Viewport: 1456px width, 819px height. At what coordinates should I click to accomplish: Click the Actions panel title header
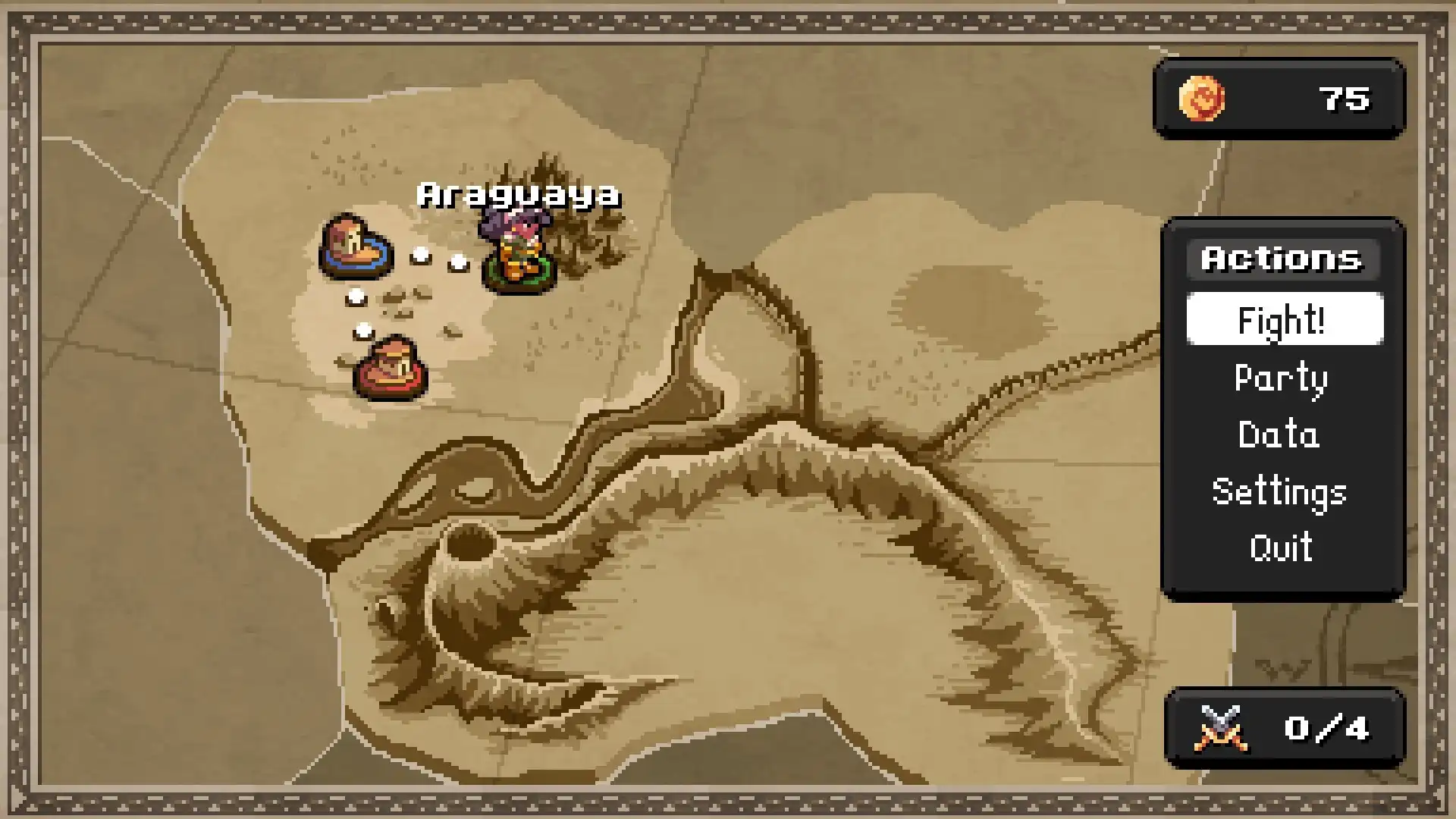coord(1282,259)
